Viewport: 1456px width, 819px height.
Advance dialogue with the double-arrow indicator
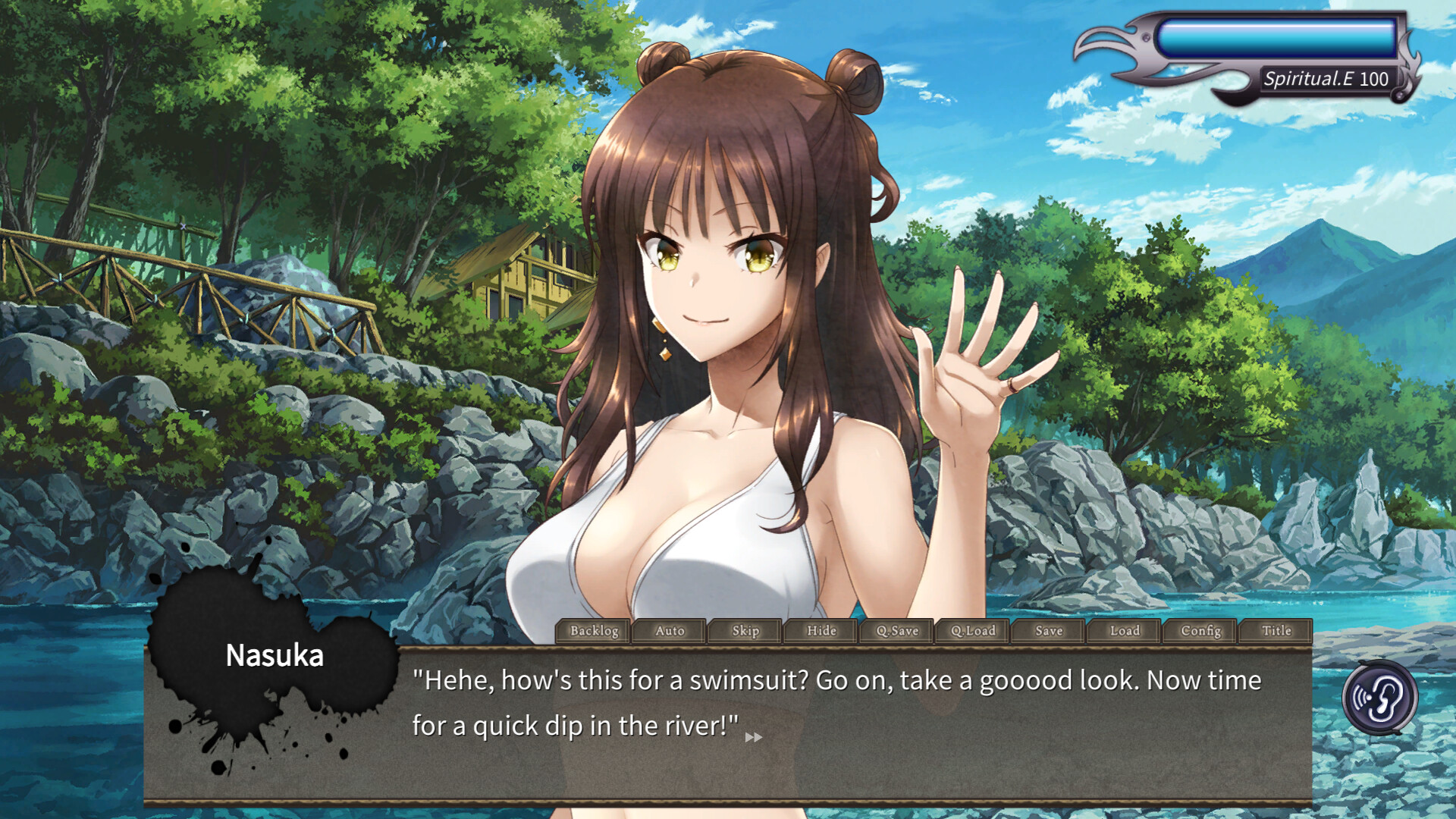753,737
